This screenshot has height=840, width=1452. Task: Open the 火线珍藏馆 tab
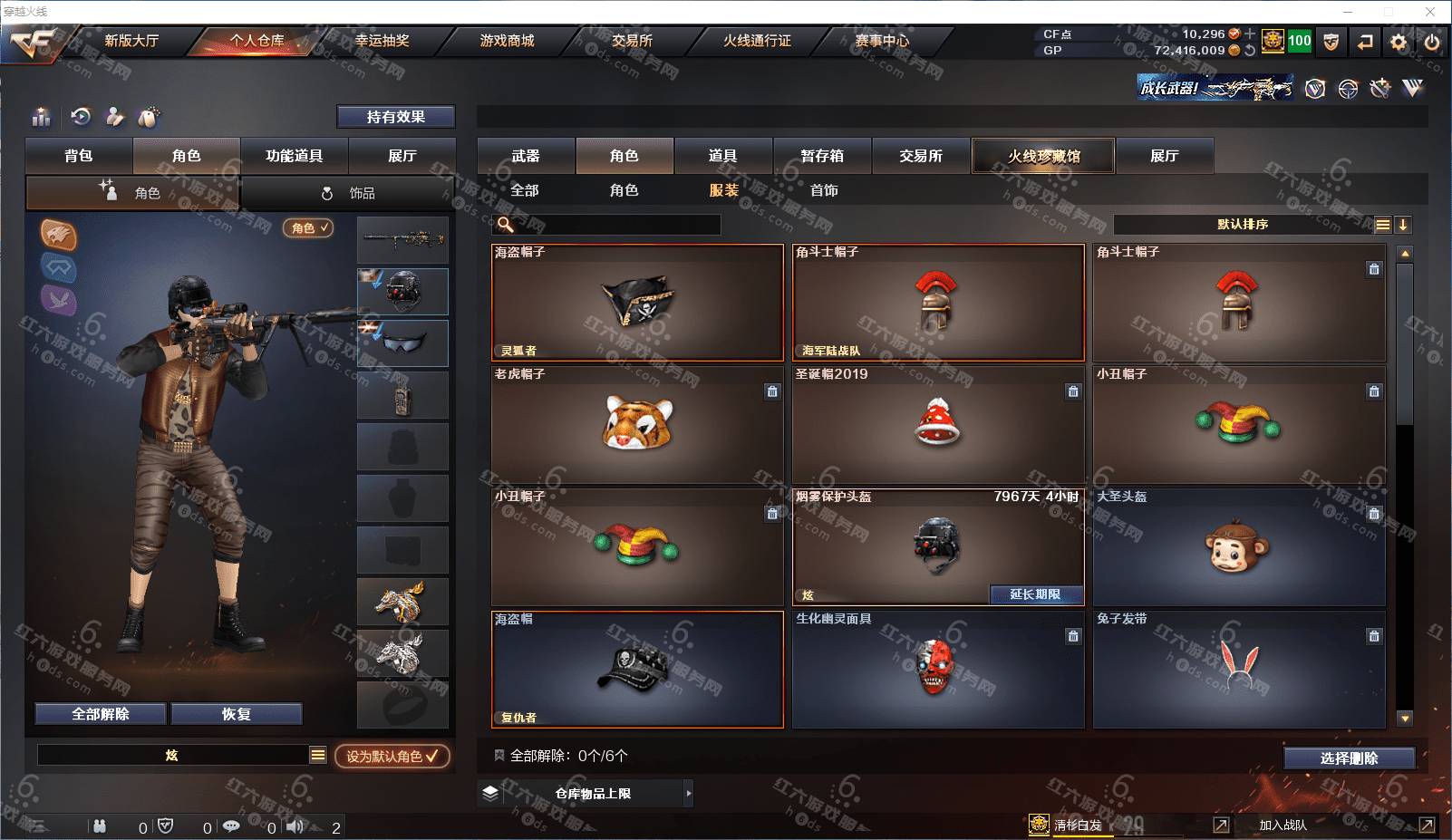1043,156
